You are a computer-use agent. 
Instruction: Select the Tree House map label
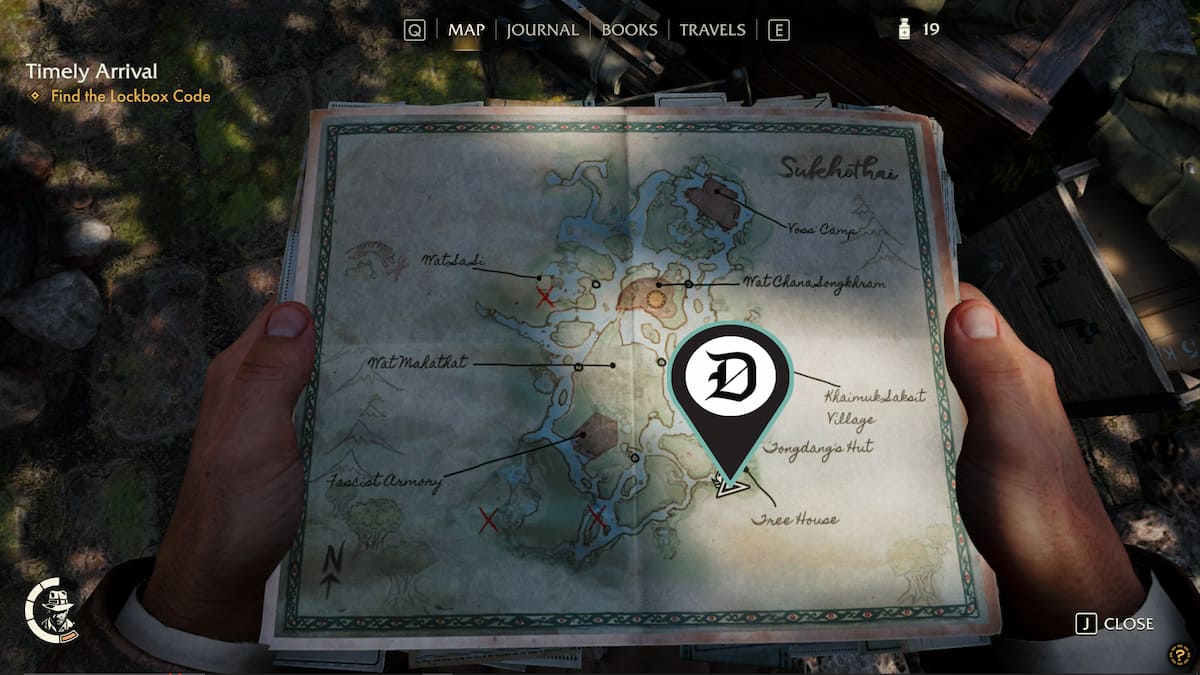(794, 519)
